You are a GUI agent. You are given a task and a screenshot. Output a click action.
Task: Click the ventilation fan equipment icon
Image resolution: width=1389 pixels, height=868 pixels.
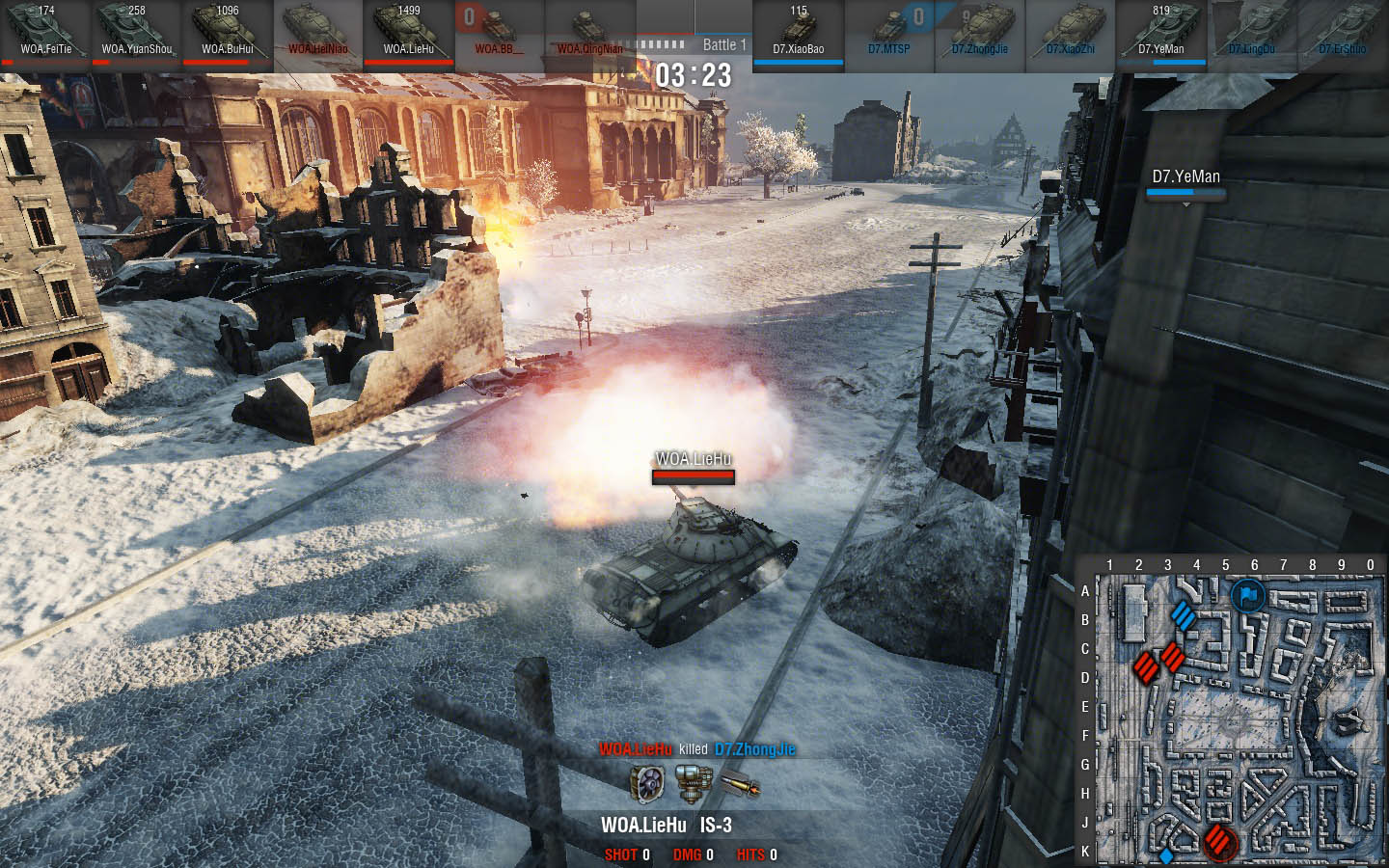click(x=645, y=784)
